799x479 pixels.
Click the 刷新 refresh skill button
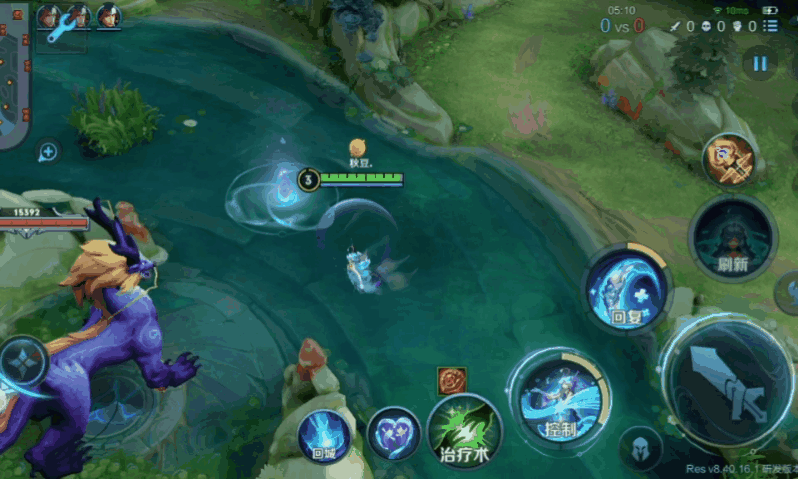pyautogui.click(x=733, y=240)
